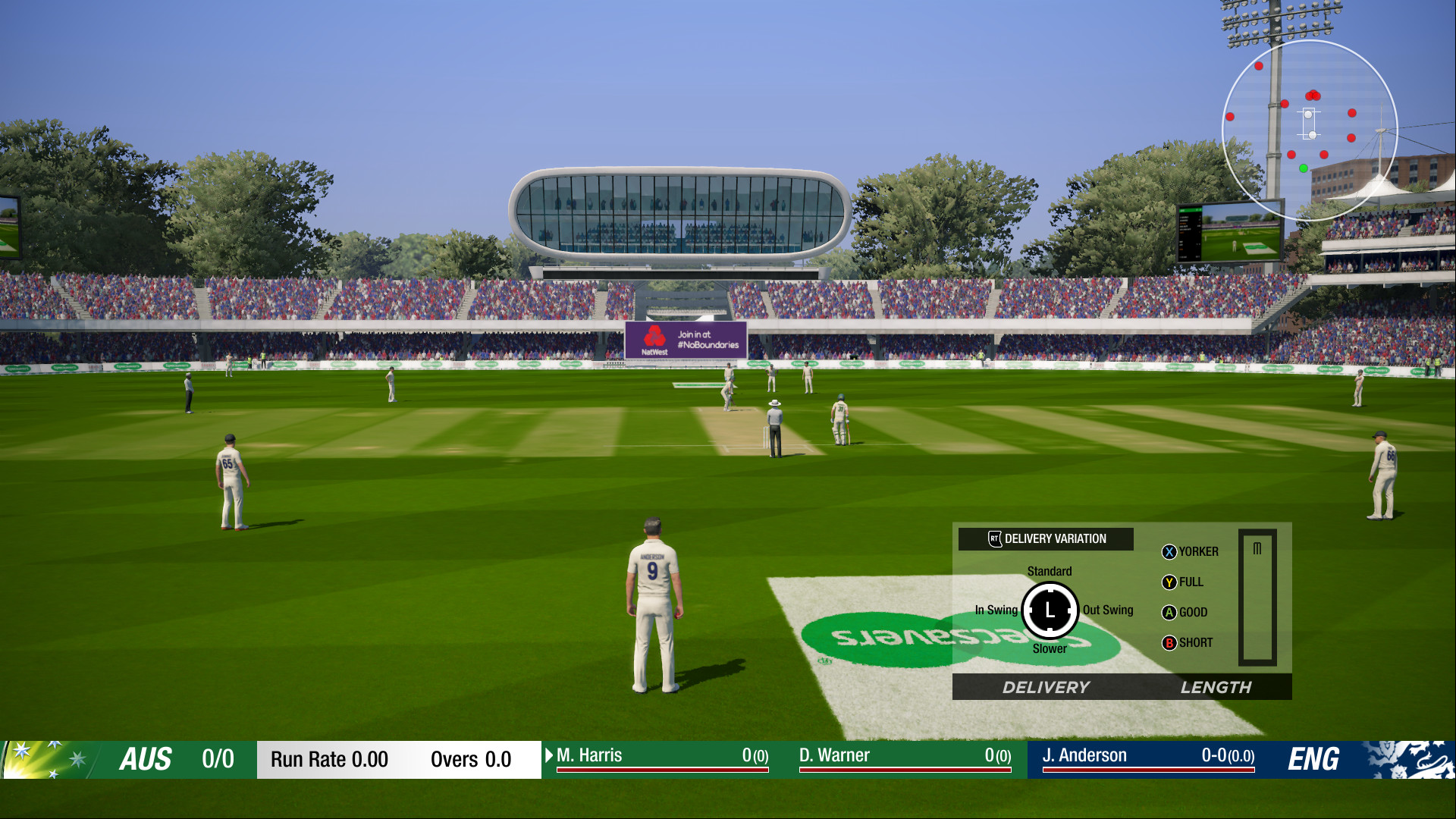Select the Short length option
Image resolution: width=1456 pixels, height=819 pixels.
pyautogui.click(x=1187, y=643)
